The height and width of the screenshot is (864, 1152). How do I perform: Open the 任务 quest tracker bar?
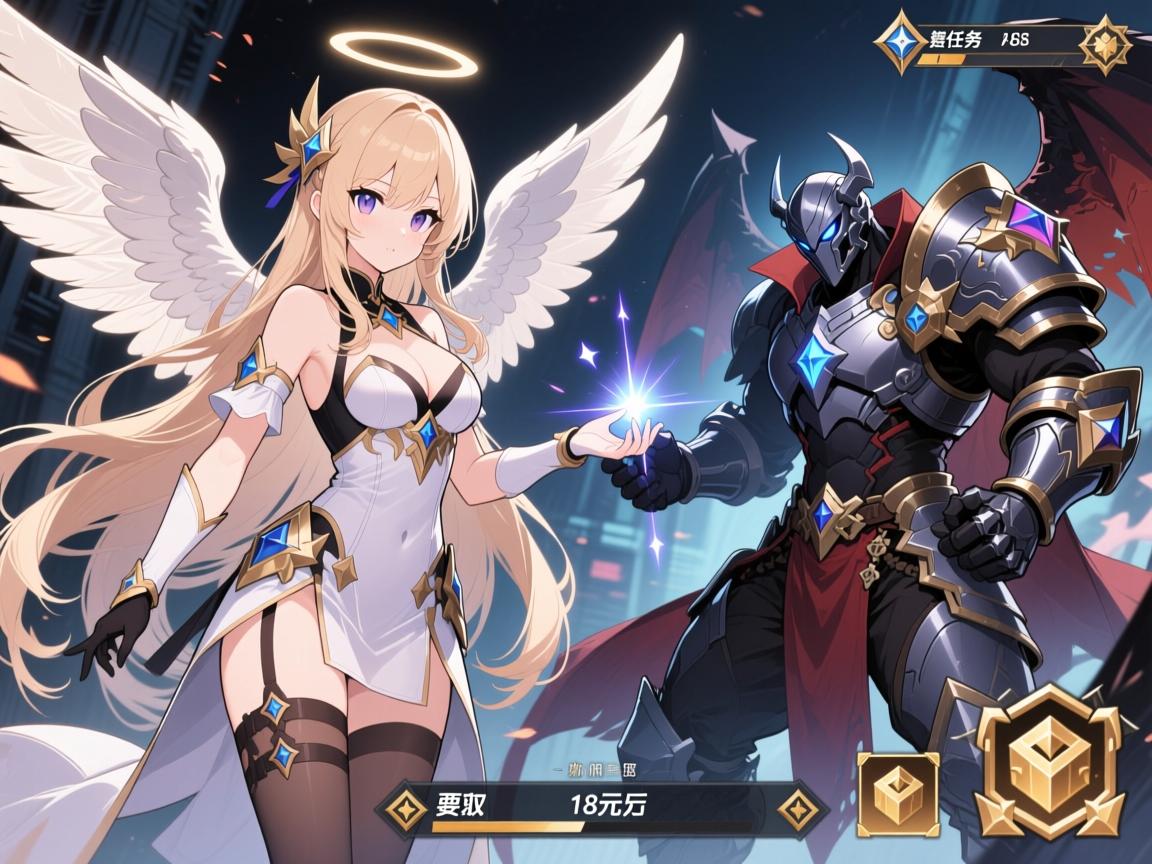pyautogui.click(x=1000, y=45)
